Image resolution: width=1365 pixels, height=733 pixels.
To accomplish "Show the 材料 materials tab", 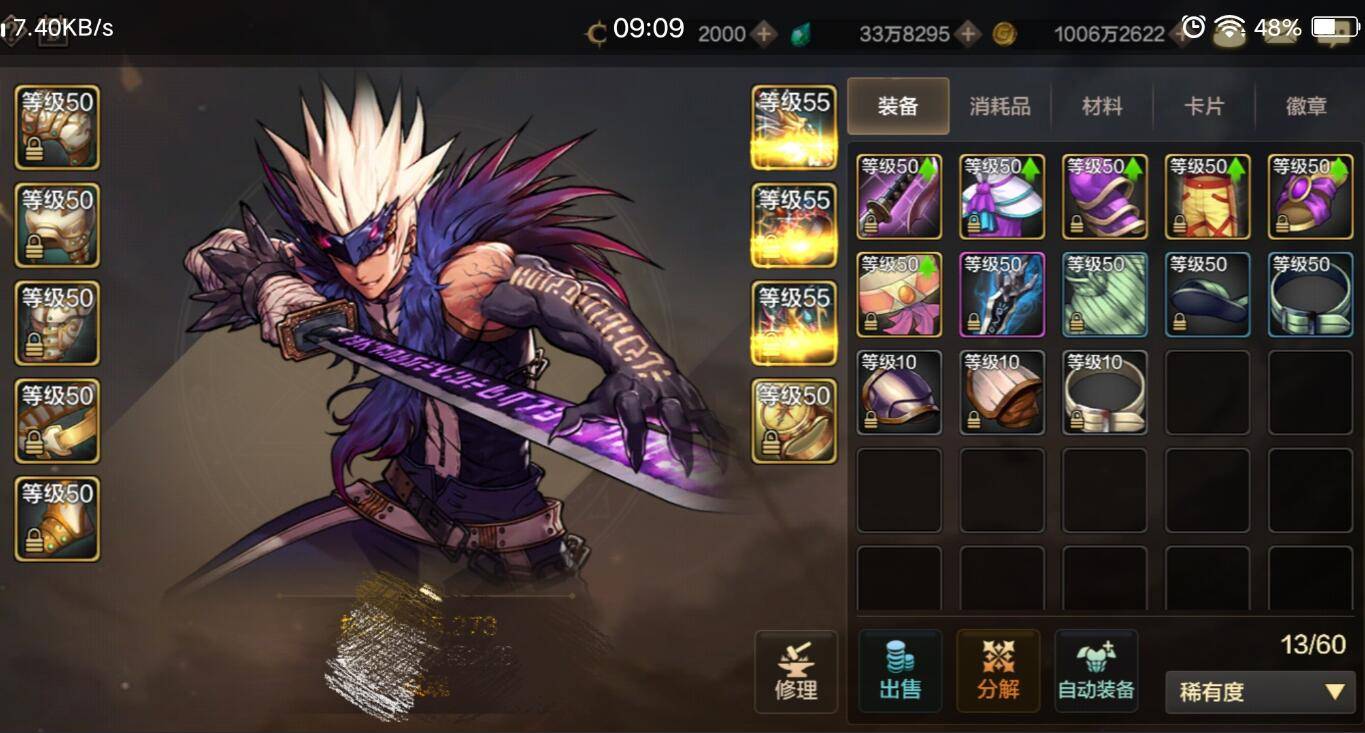I will pos(1102,106).
